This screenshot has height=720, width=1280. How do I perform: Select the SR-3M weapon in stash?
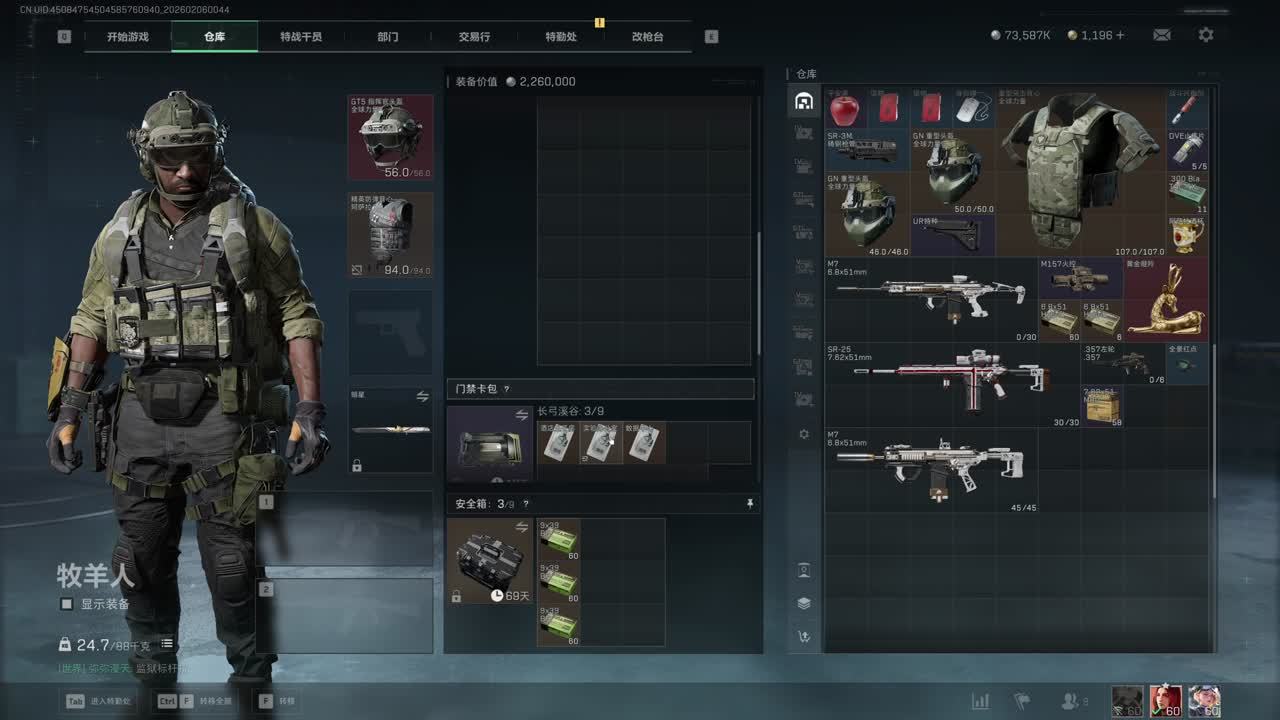[x=866, y=150]
